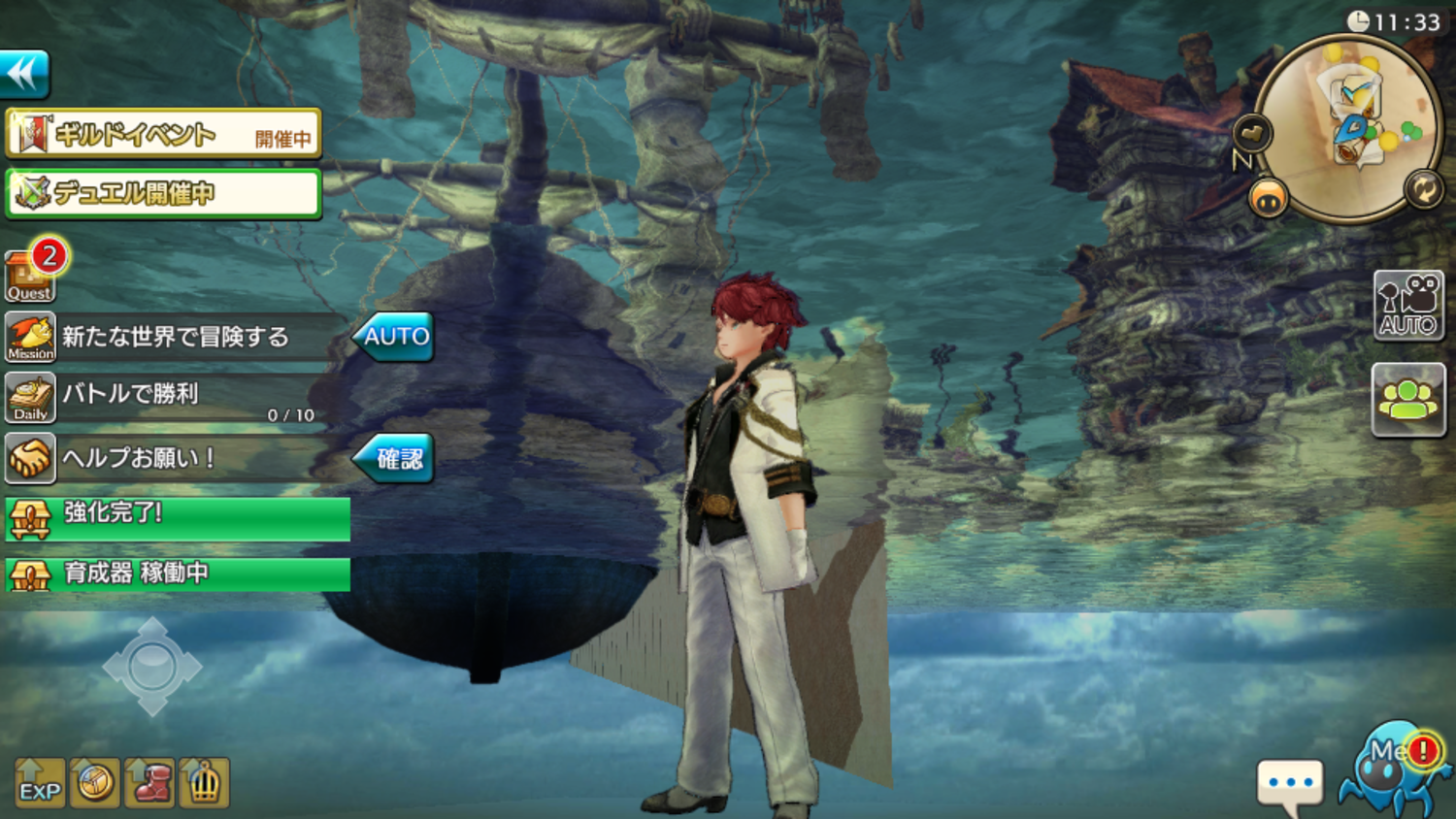This screenshot has height=819, width=1456.
Task: Open the Quest chest icon
Action: click(x=29, y=277)
